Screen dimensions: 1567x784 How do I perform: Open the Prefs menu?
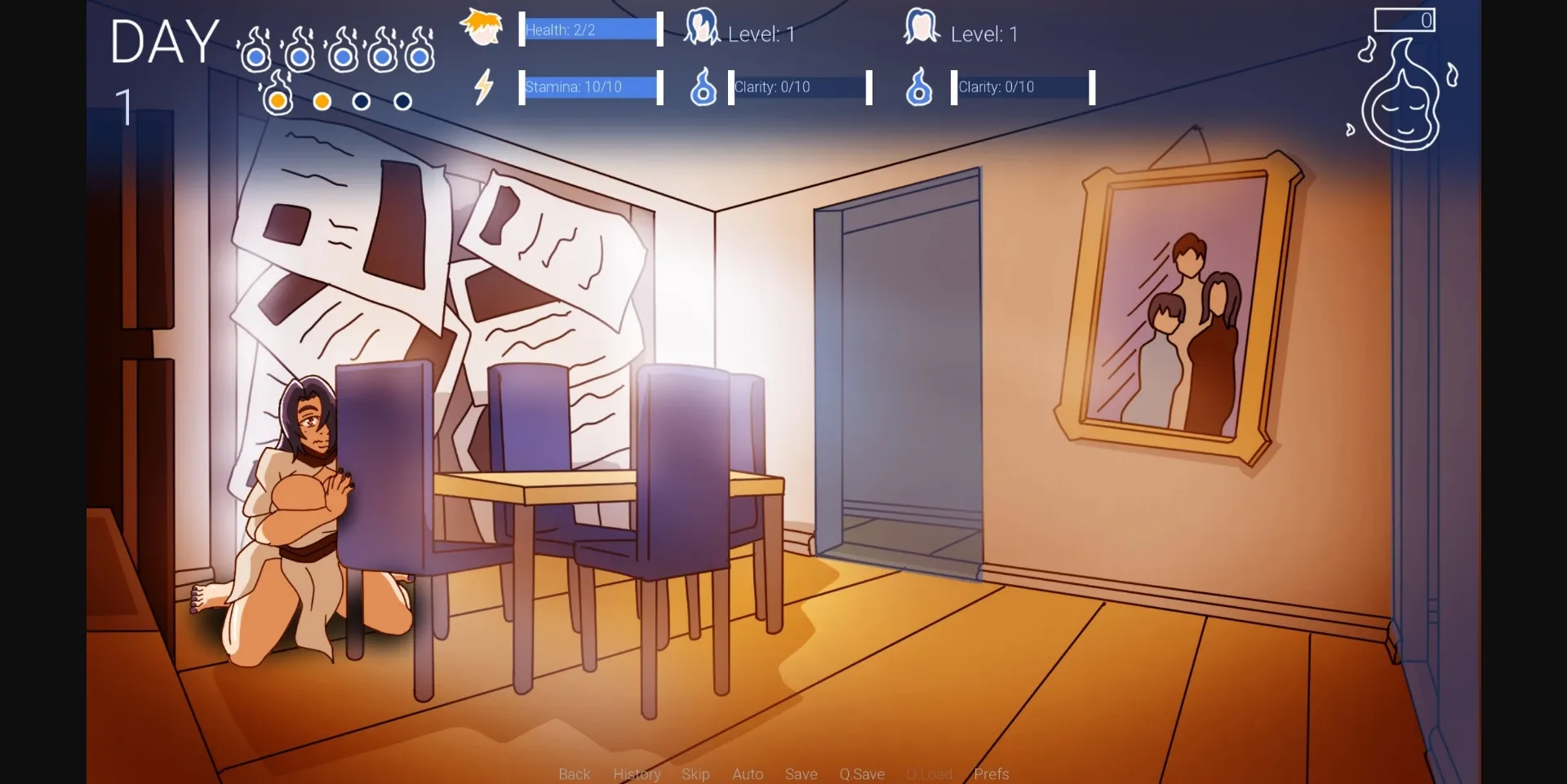click(x=991, y=773)
